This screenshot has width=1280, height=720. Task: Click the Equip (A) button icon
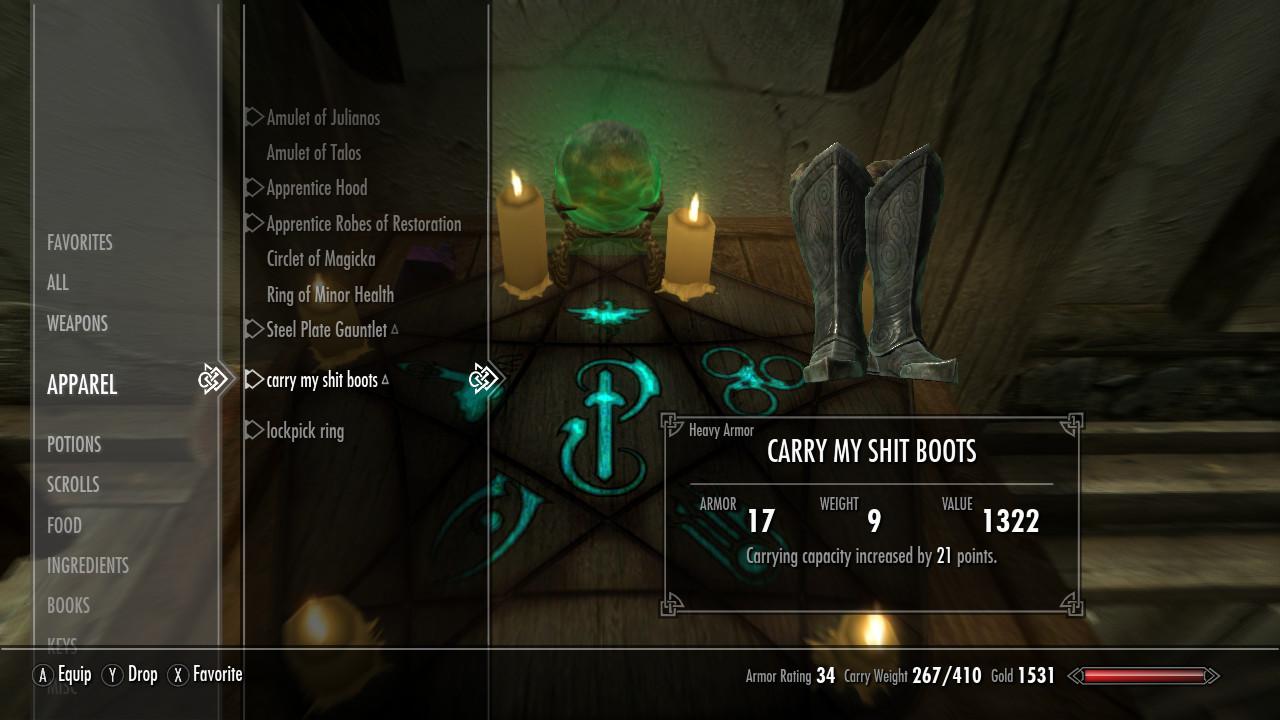click(x=44, y=675)
